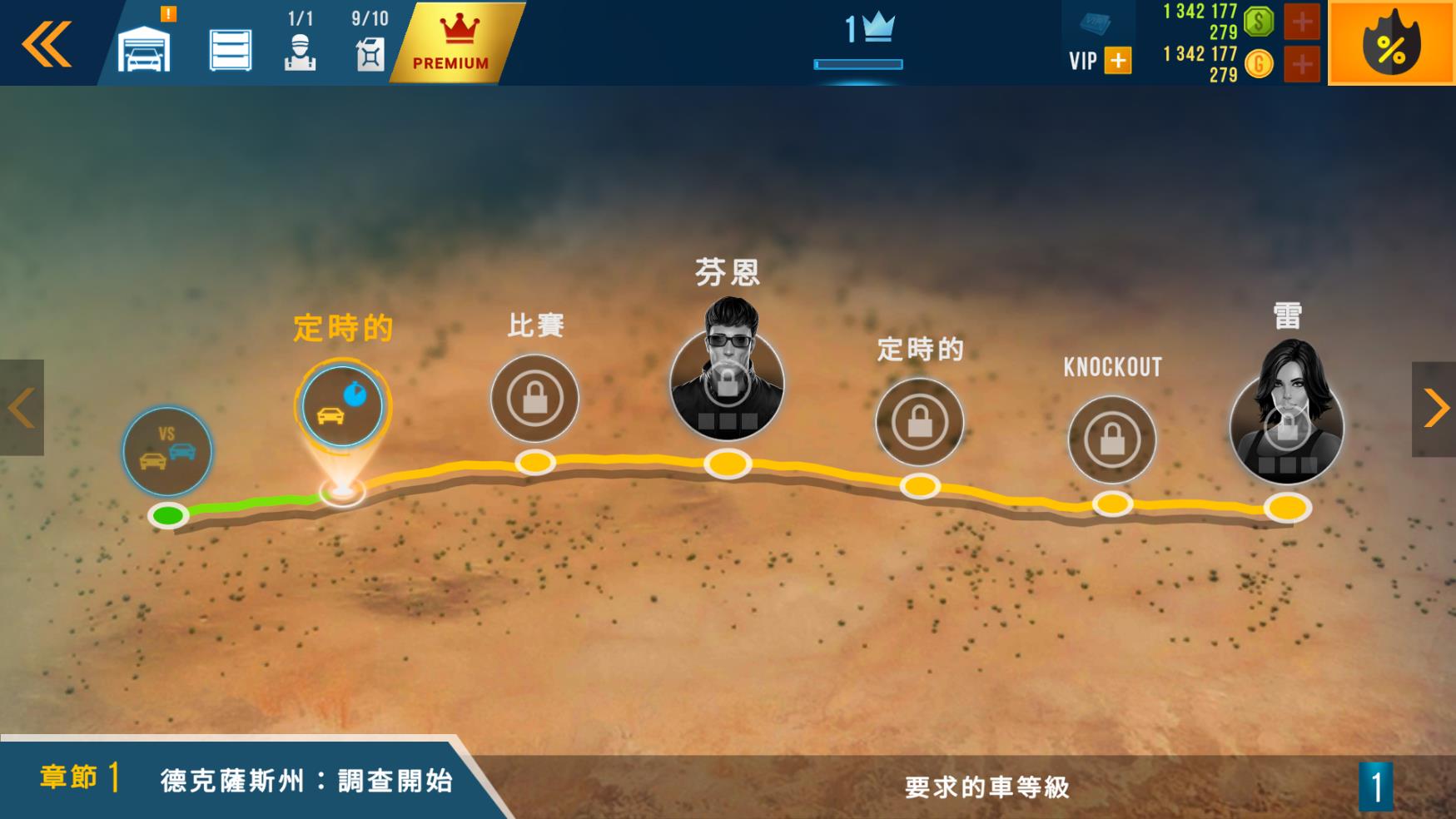1456x819 pixels.
Task: Tap the green completed VS race node
Action: coord(167,451)
